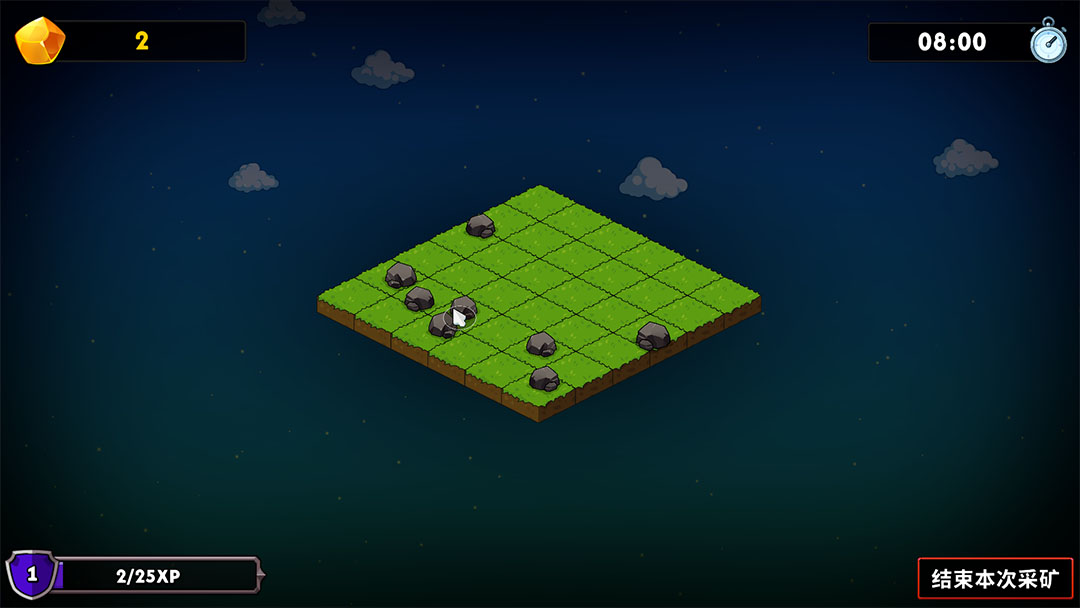Click the 结束本次采矿 button
This screenshot has width=1080, height=608.
coord(994,579)
